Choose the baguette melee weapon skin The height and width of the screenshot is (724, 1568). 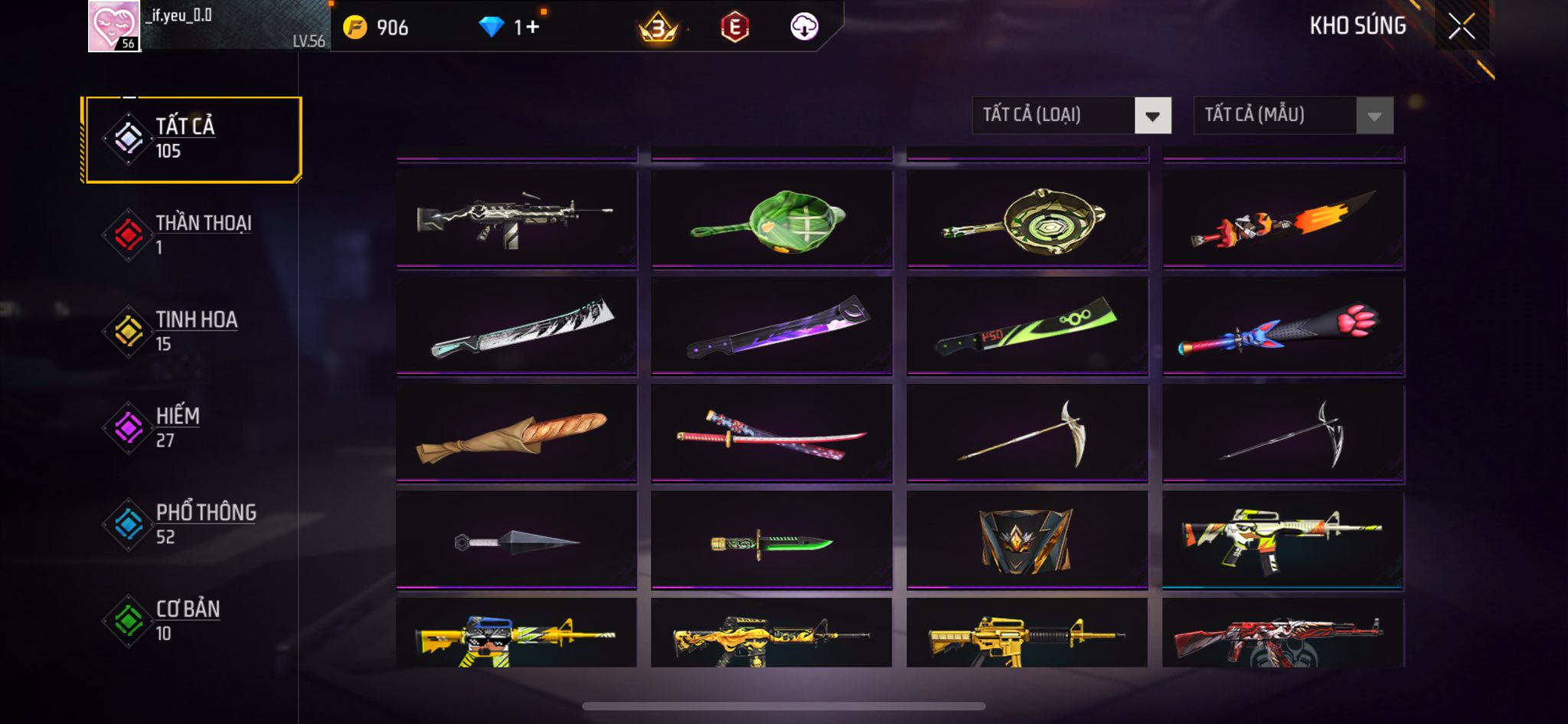pyautogui.click(x=516, y=434)
